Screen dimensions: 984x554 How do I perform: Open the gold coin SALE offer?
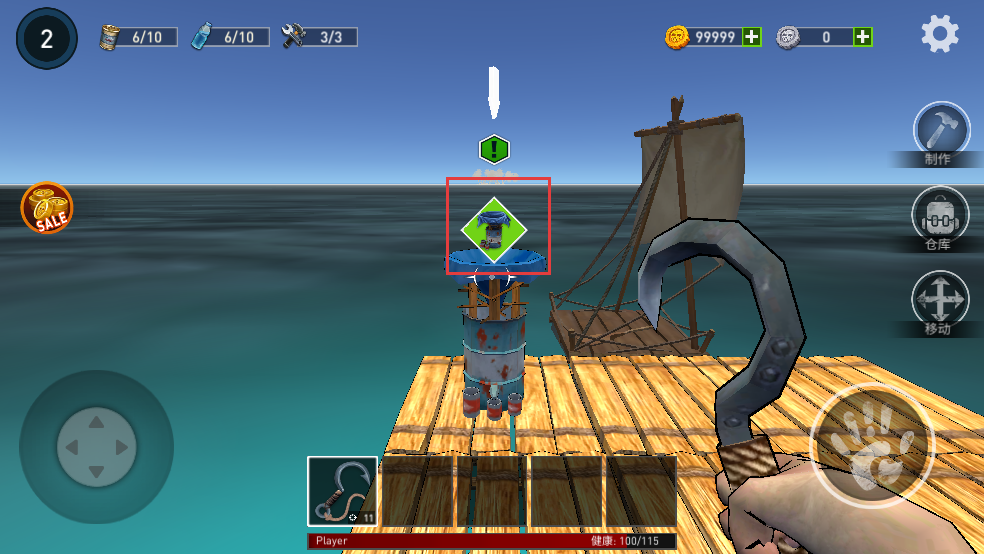click(x=47, y=208)
